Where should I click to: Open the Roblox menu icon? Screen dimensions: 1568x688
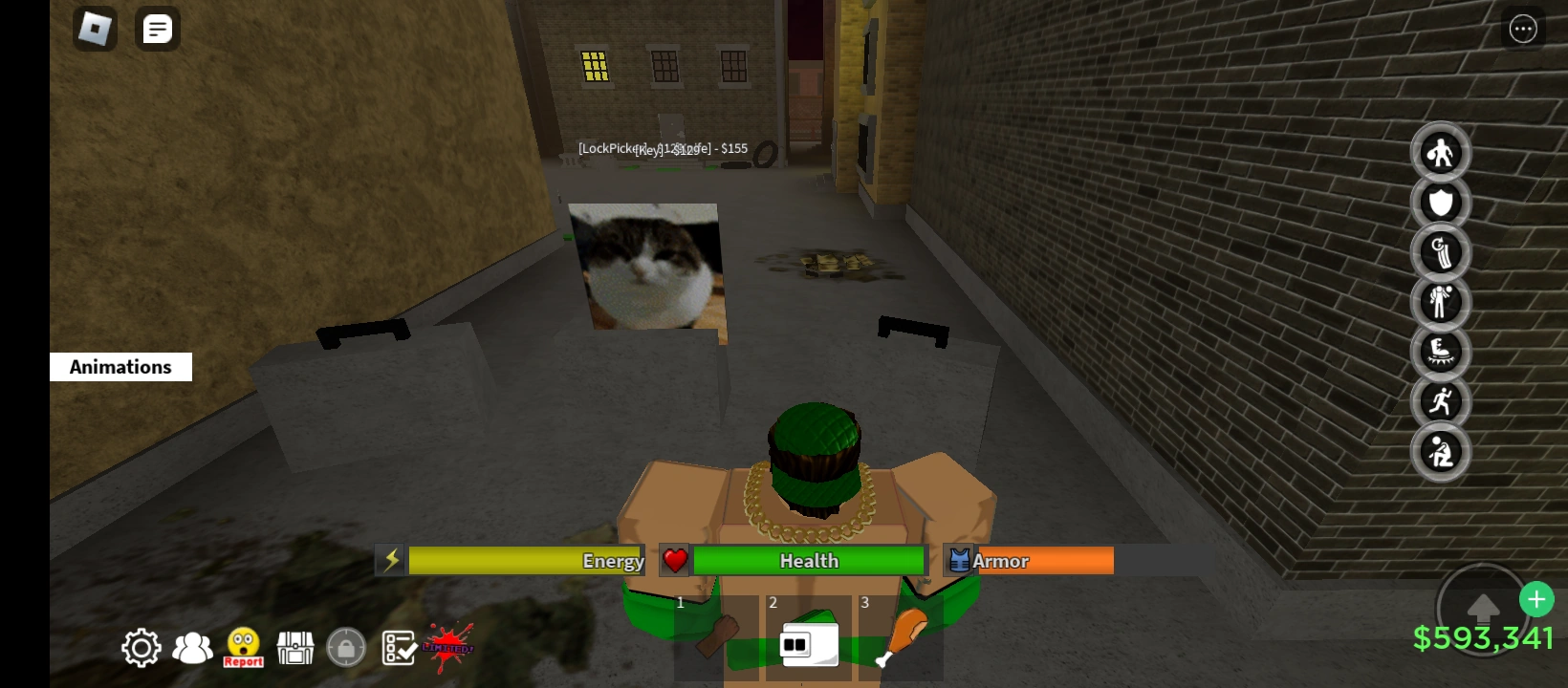pyautogui.click(x=95, y=29)
